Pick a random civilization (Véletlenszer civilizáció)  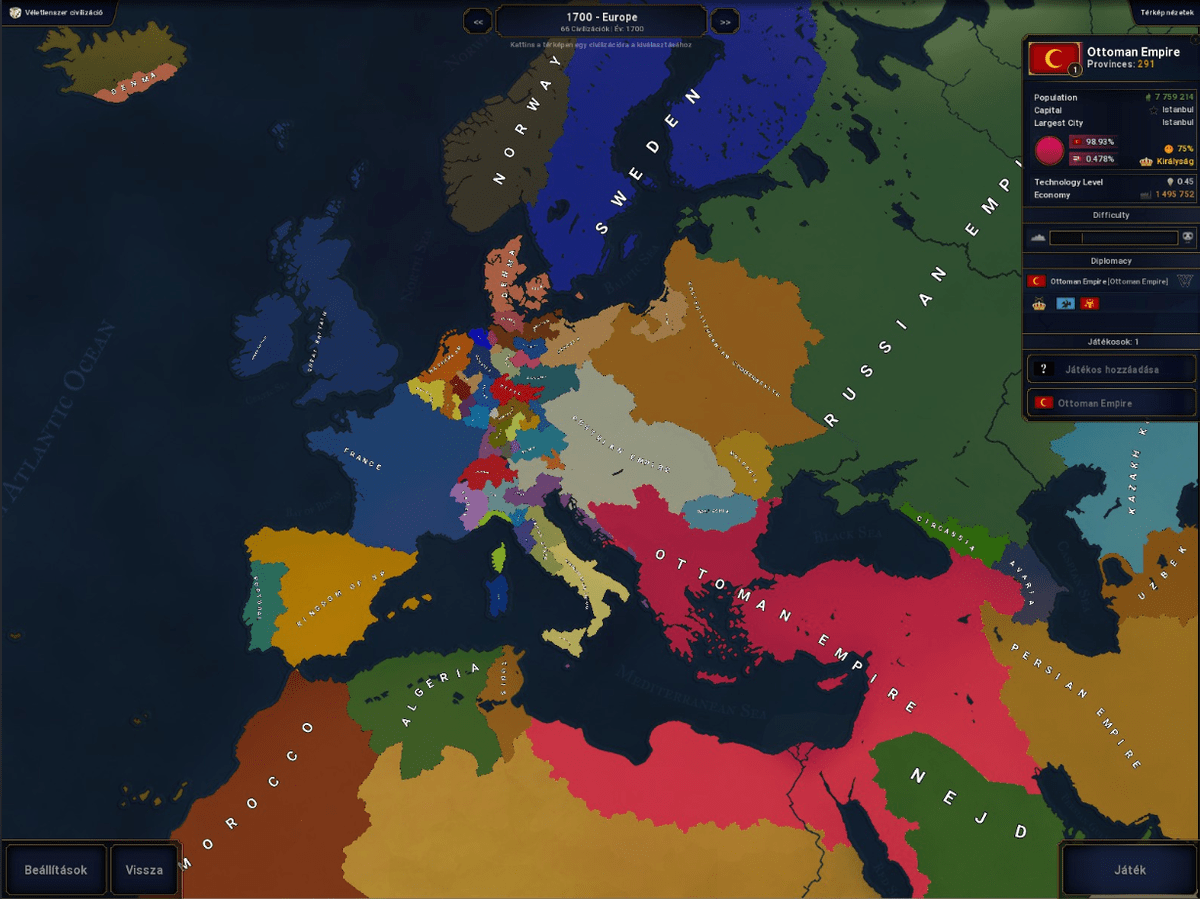click(x=57, y=12)
